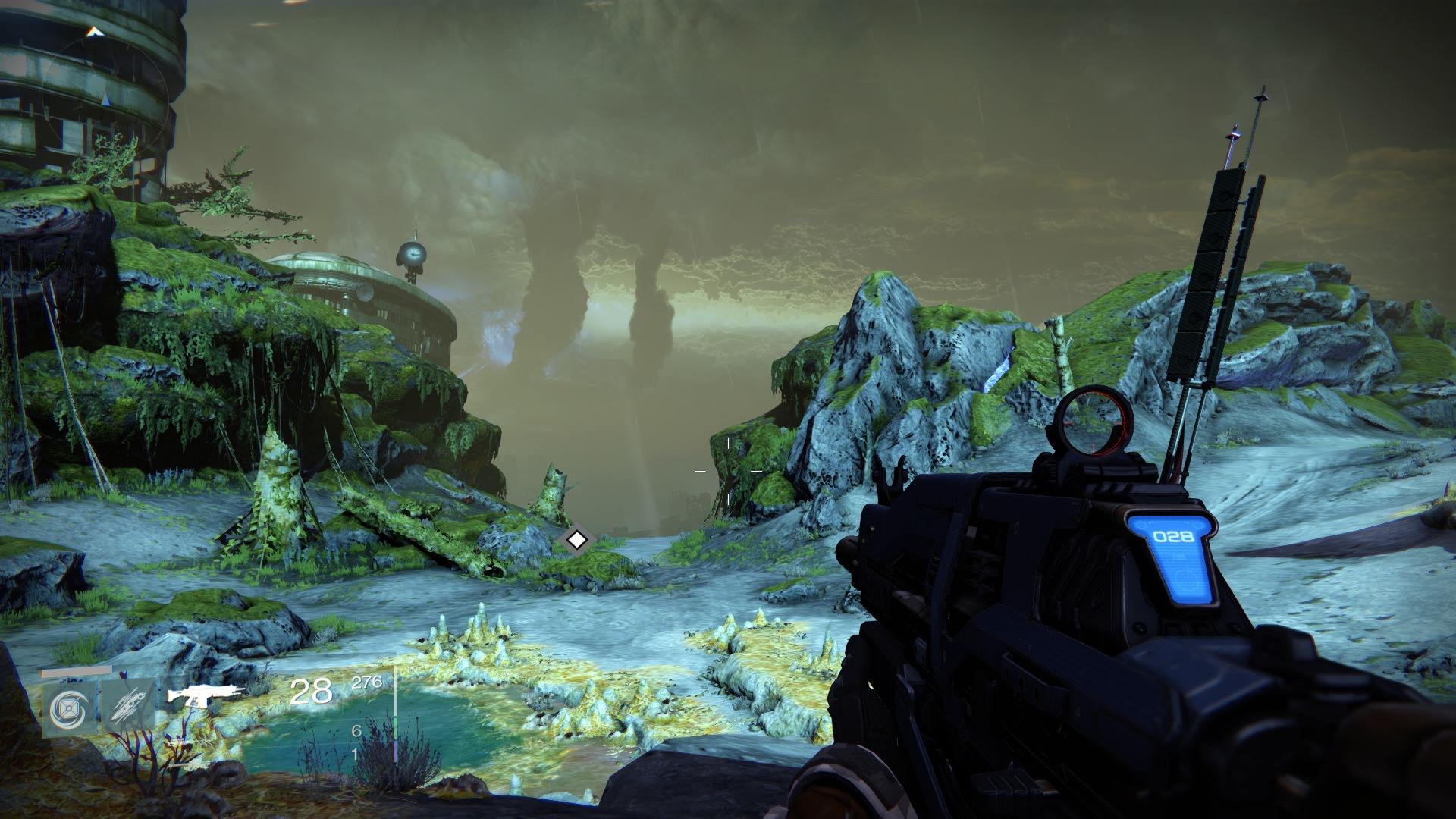Click the equipped auto rifle weapon icon
The image size is (1456, 819).
(x=206, y=694)
